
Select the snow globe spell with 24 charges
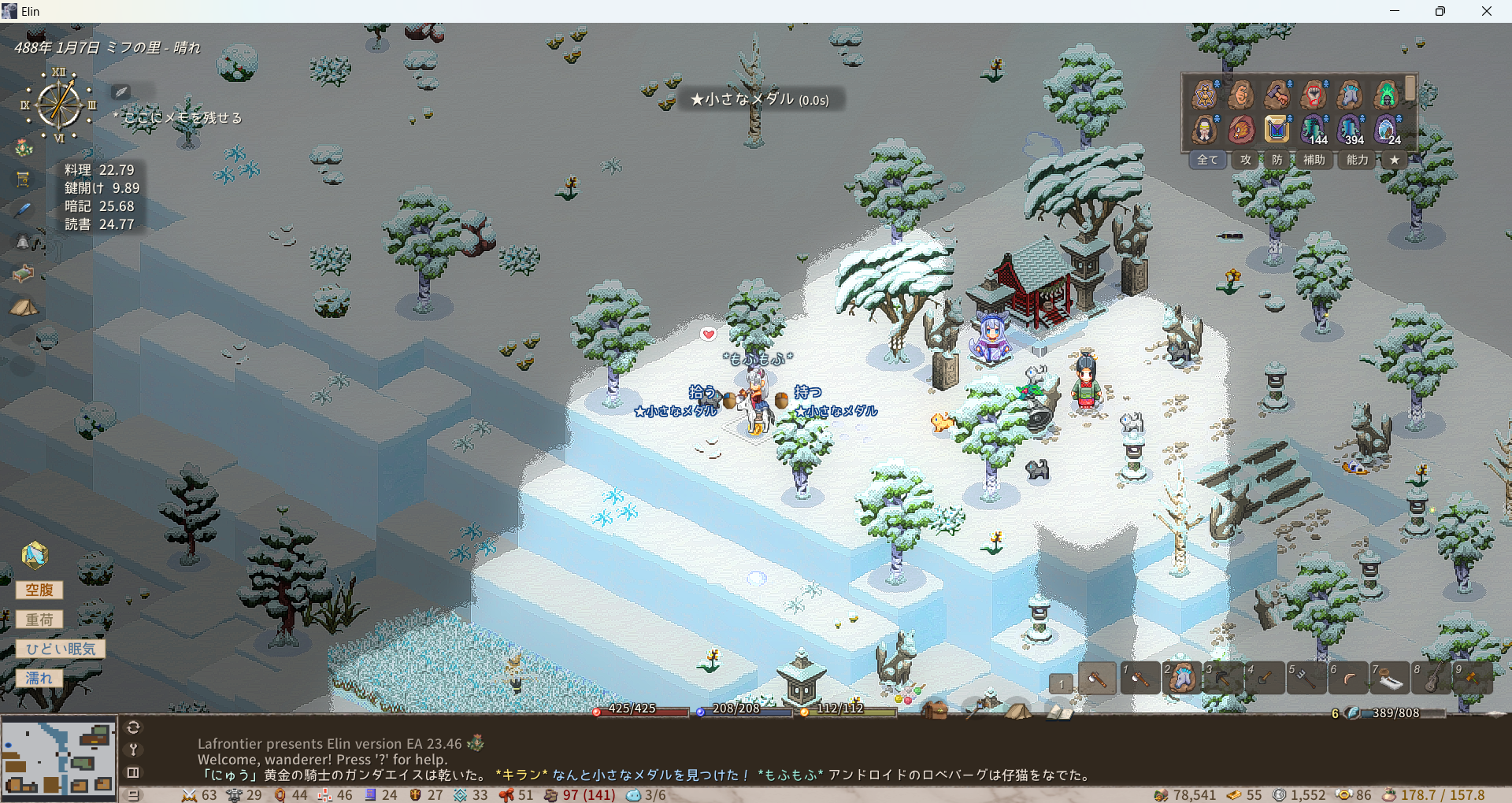tap(1386, 129)
